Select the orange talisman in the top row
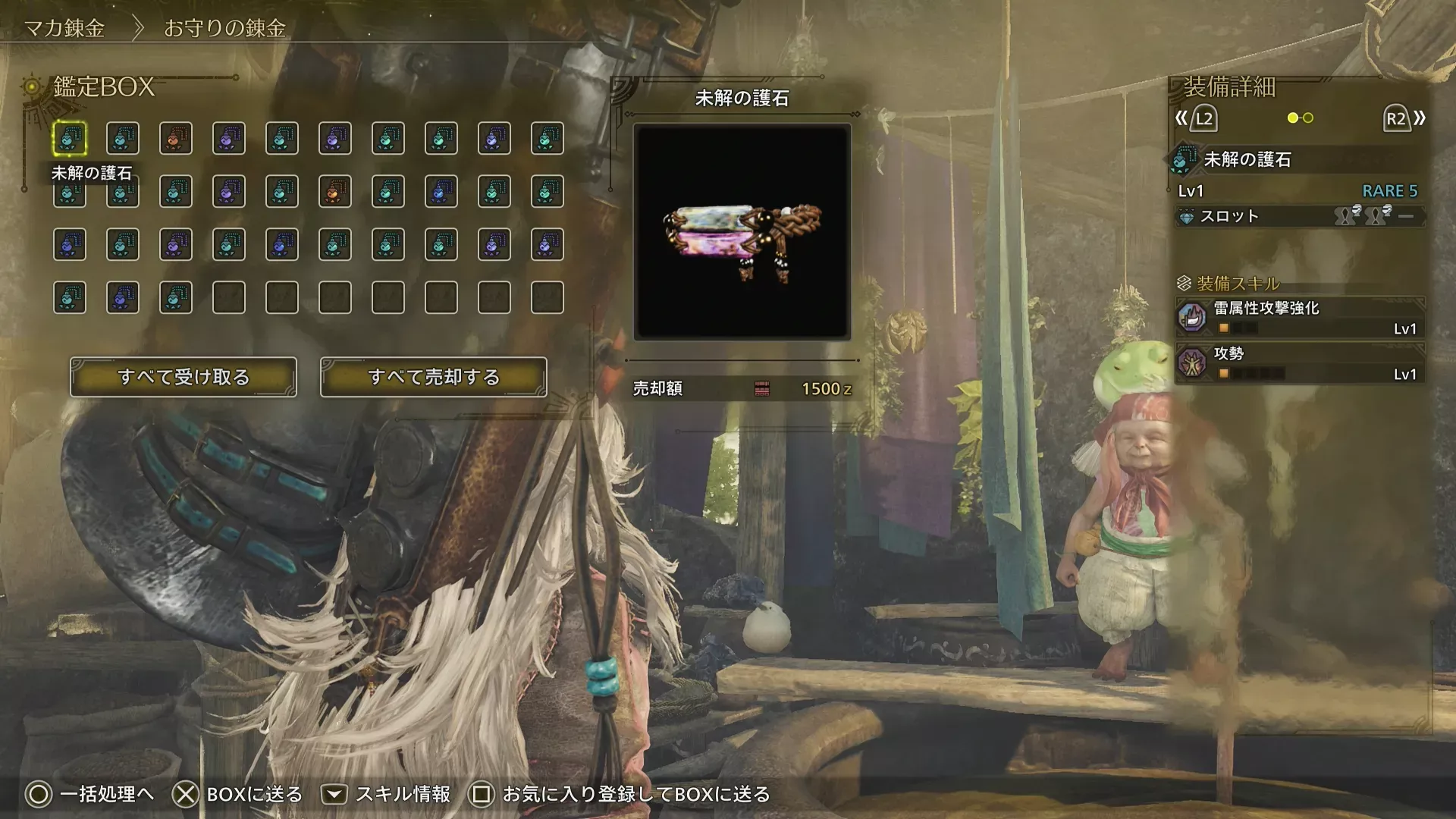Screen dimensions: 1456x819 click(176, 139)
